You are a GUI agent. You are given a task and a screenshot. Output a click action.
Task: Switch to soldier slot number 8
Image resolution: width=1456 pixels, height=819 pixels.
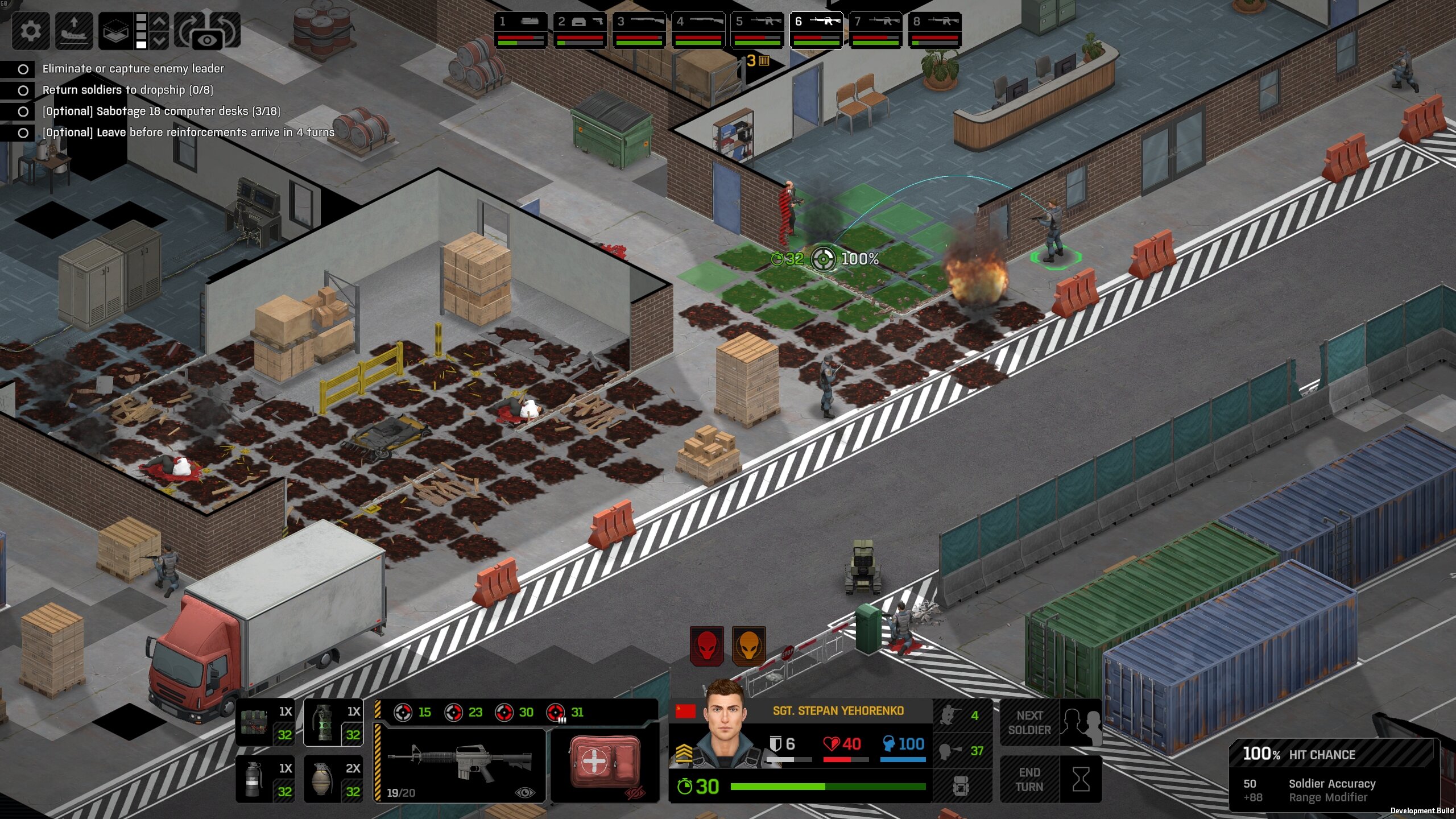tap(934, 30)
